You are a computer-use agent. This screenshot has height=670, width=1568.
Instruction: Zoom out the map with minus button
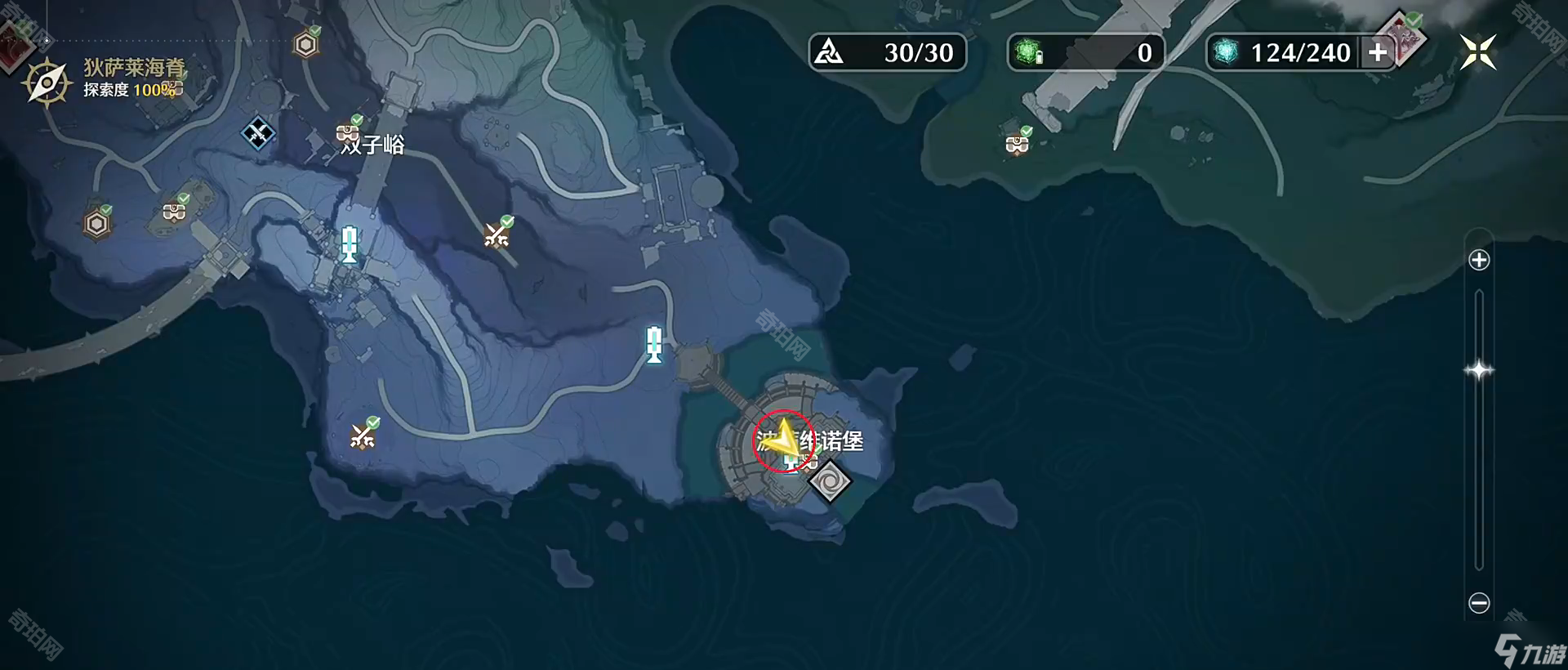pos(1479,603)
